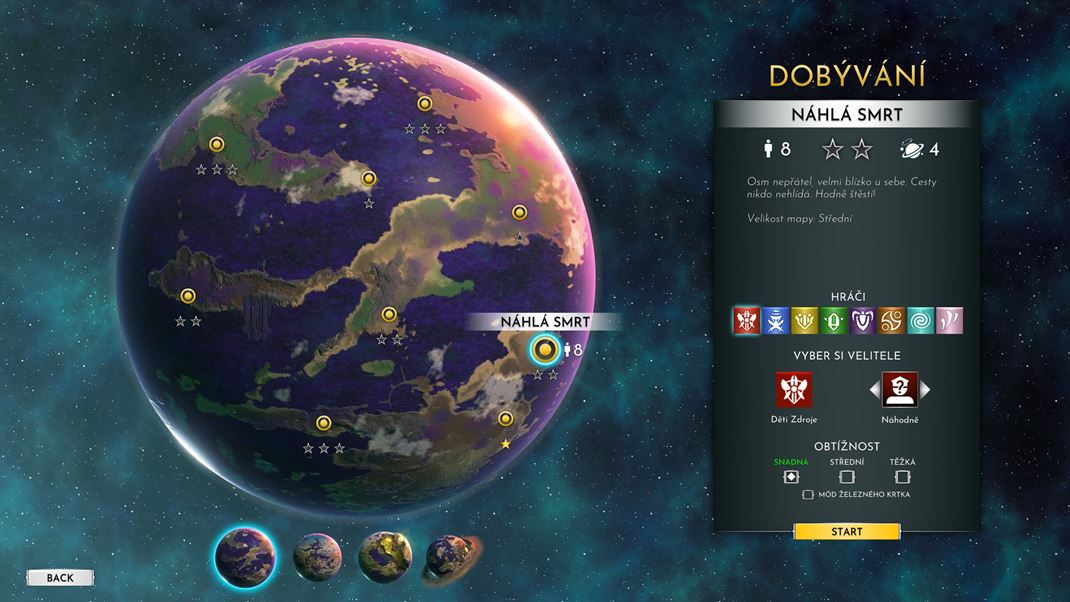Viewport: 1070px width, 602px height.
Task: Start the Náhlá smrt conquest mission
Action: pos(846,532)
